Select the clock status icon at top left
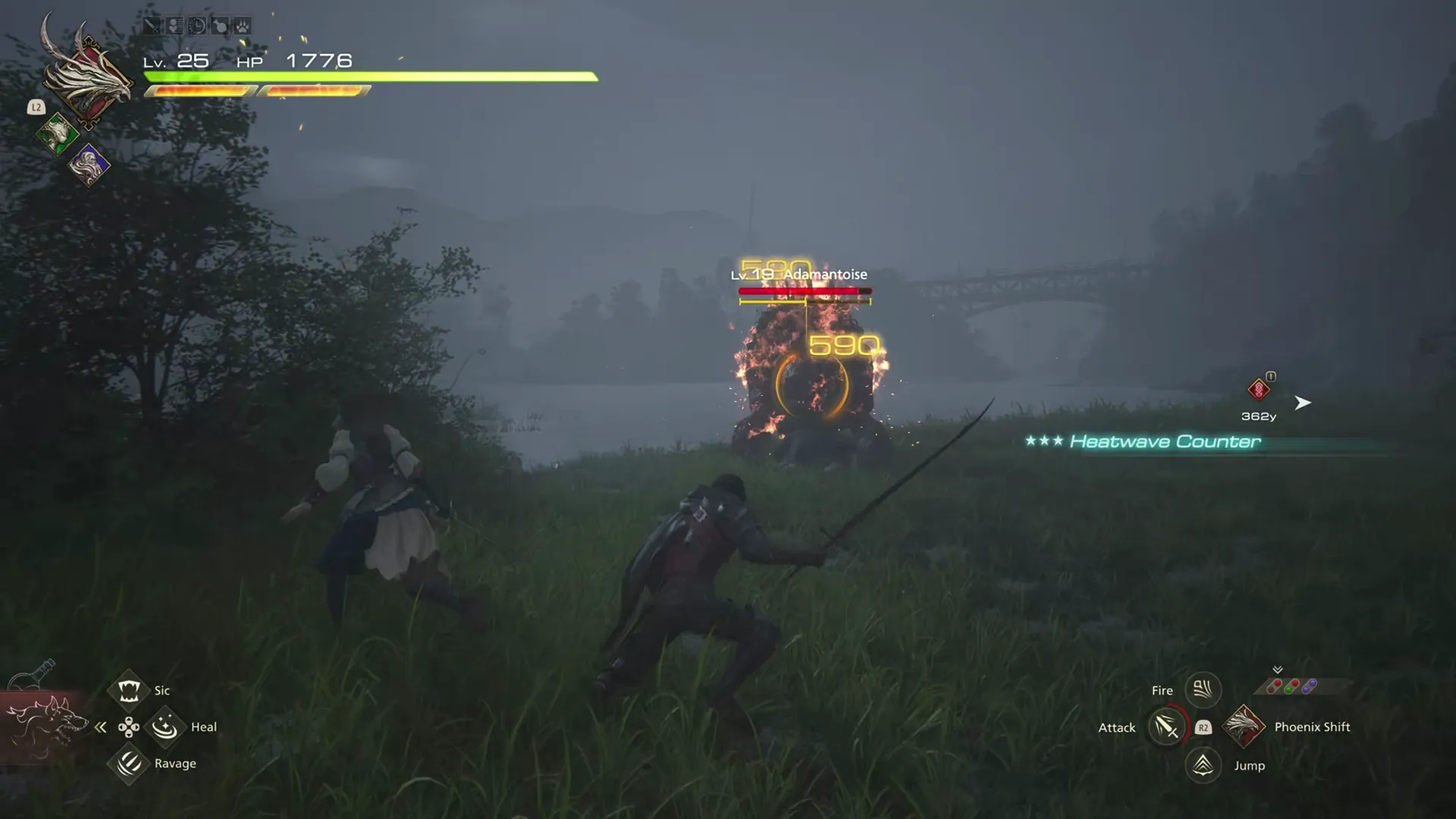 click(x=196, y=25)
